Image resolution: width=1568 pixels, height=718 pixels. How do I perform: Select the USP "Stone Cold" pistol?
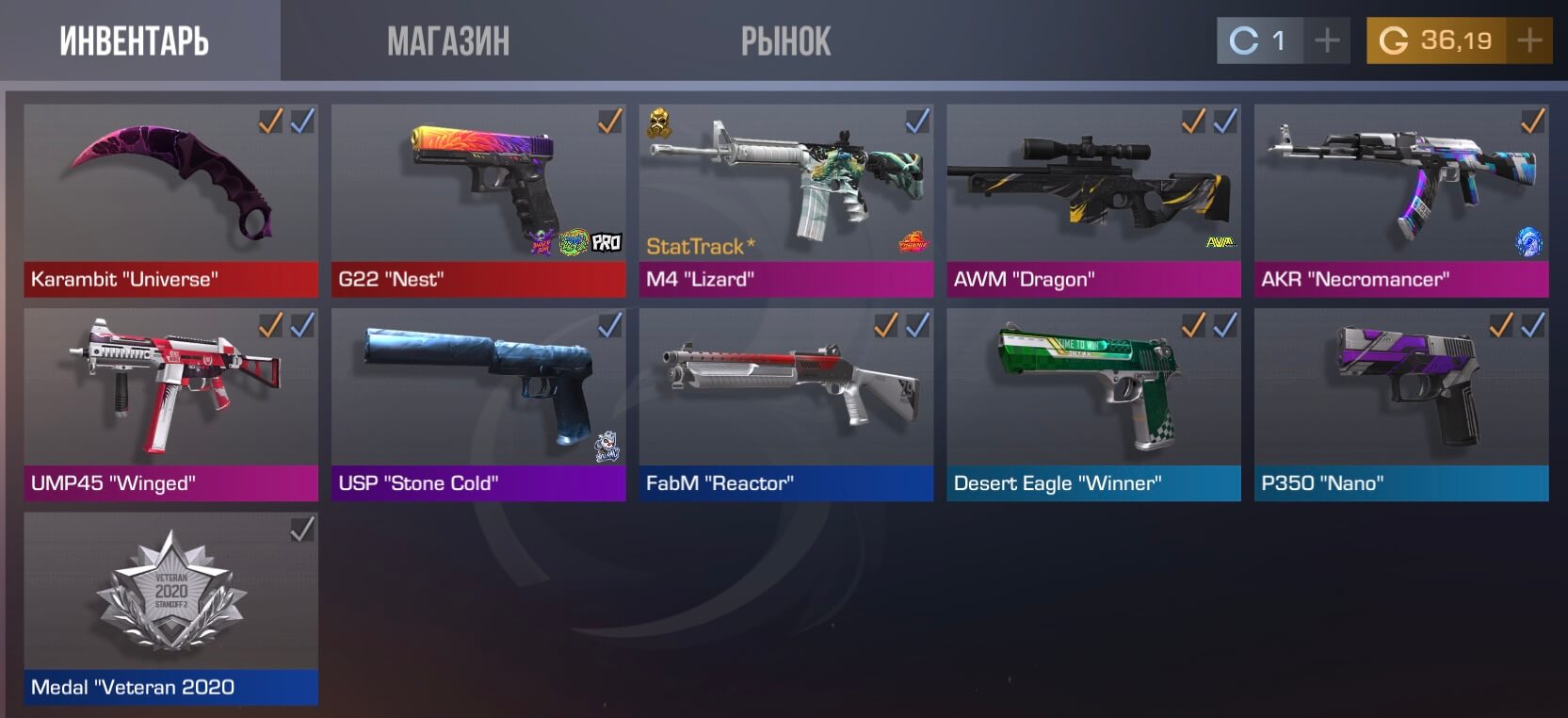pyautogui.click(x=478, y=404)
